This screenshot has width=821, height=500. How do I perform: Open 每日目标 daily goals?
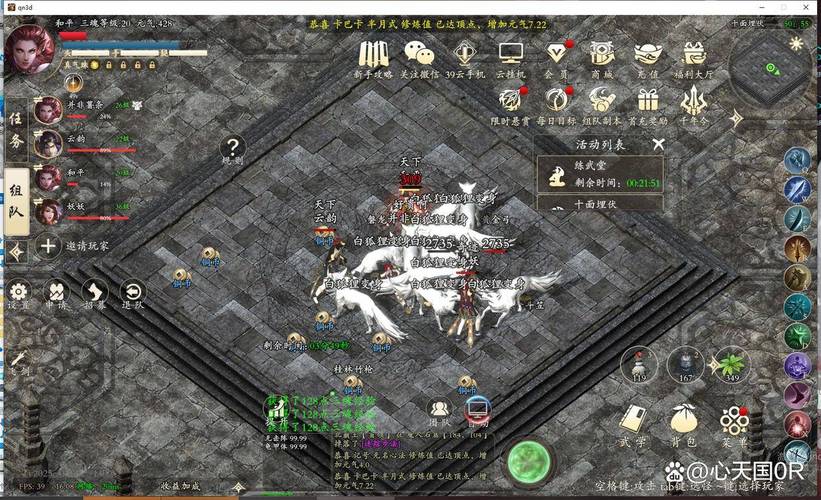point(556,101)
